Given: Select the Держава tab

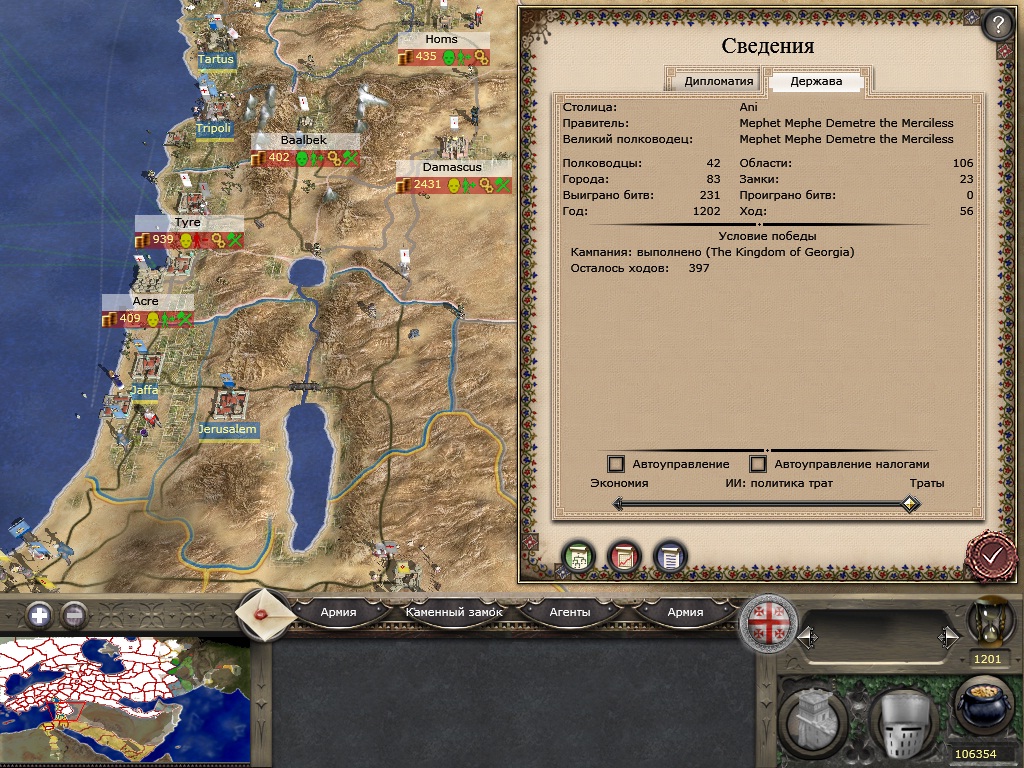Looking at the screenshot, I should click(x=816, y=82).
